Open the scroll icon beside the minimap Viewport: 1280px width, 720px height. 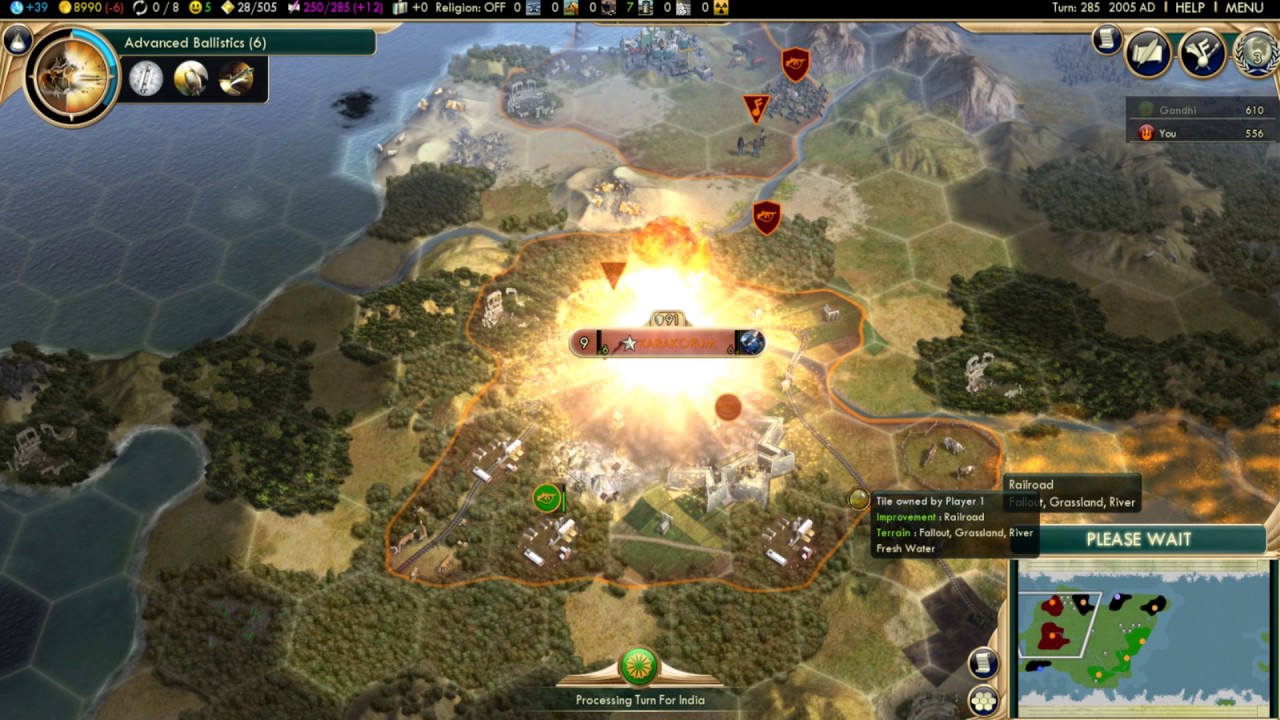tap(984, 662)
